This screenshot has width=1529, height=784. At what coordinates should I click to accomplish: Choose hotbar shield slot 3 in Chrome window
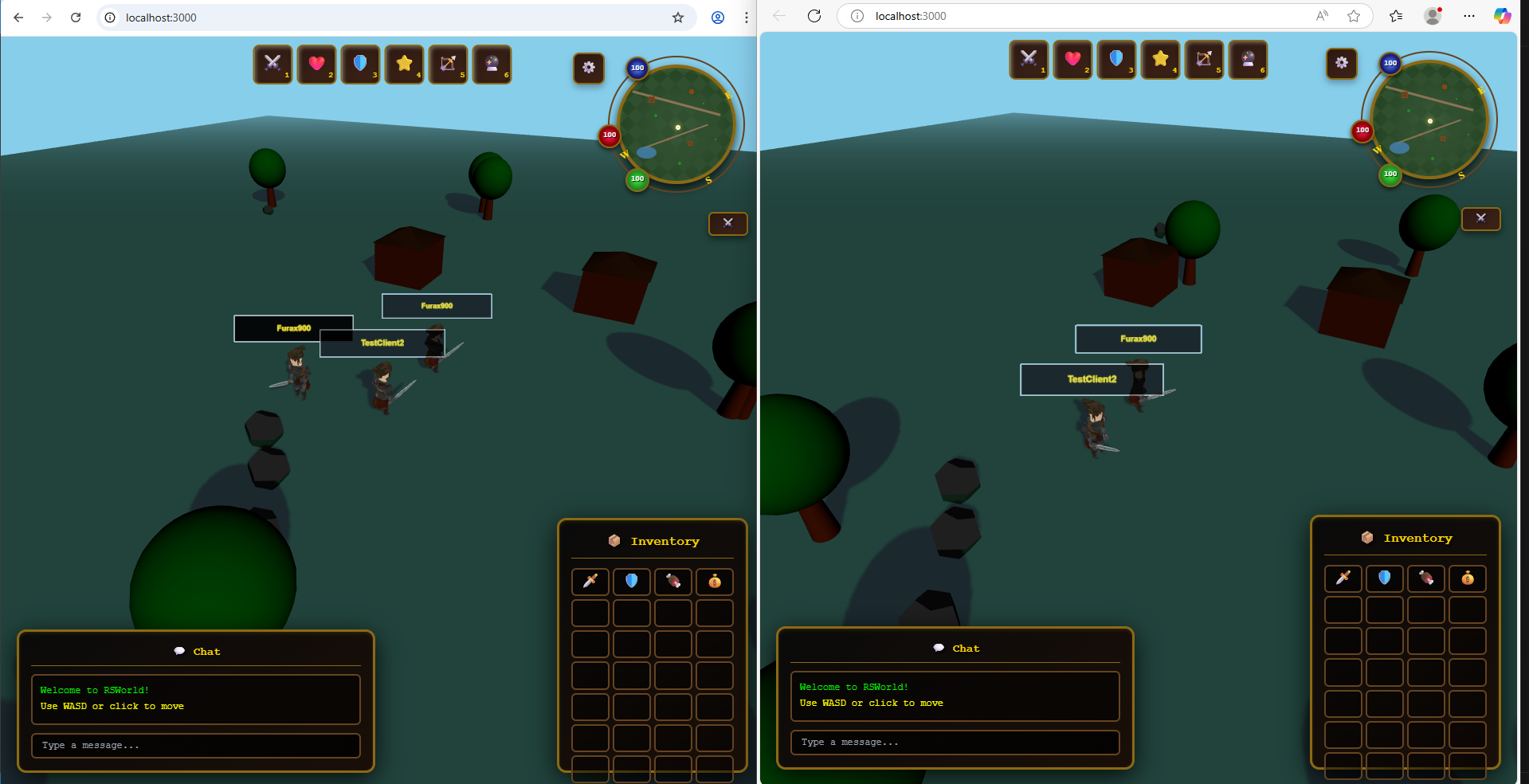click(360, 65)
